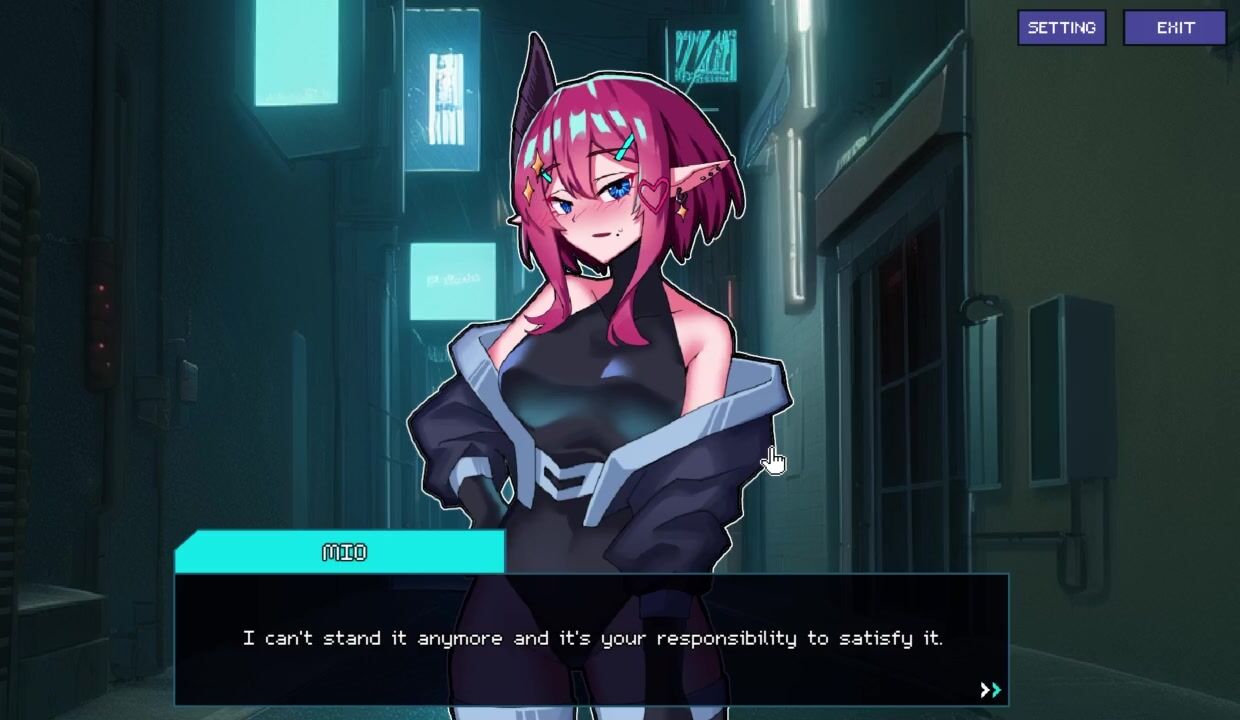Advance dialogue with the double-arrow icon
1240x720 pixels.
coord(990,690)
